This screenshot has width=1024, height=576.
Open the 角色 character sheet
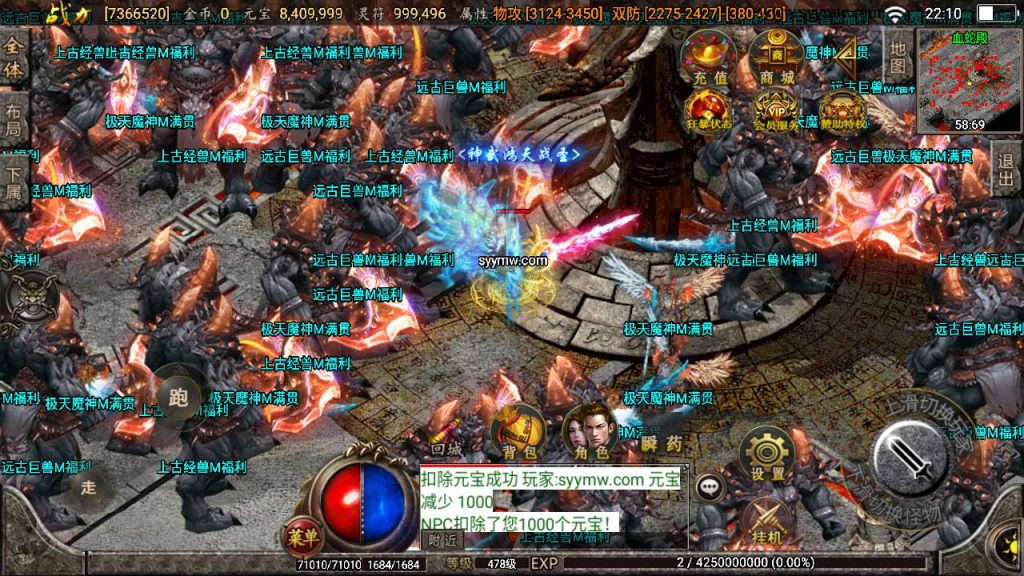(x=589, y=434)
